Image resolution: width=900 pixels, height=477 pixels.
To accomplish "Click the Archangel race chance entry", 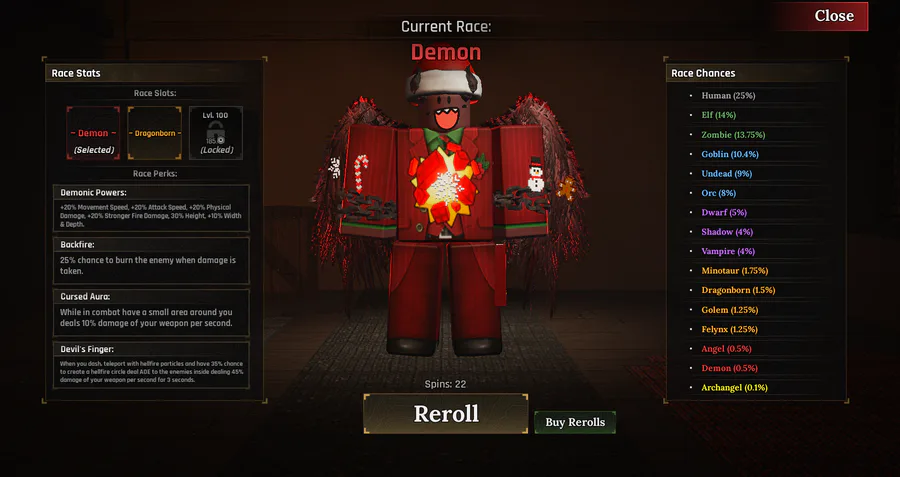I will (734, 387).
